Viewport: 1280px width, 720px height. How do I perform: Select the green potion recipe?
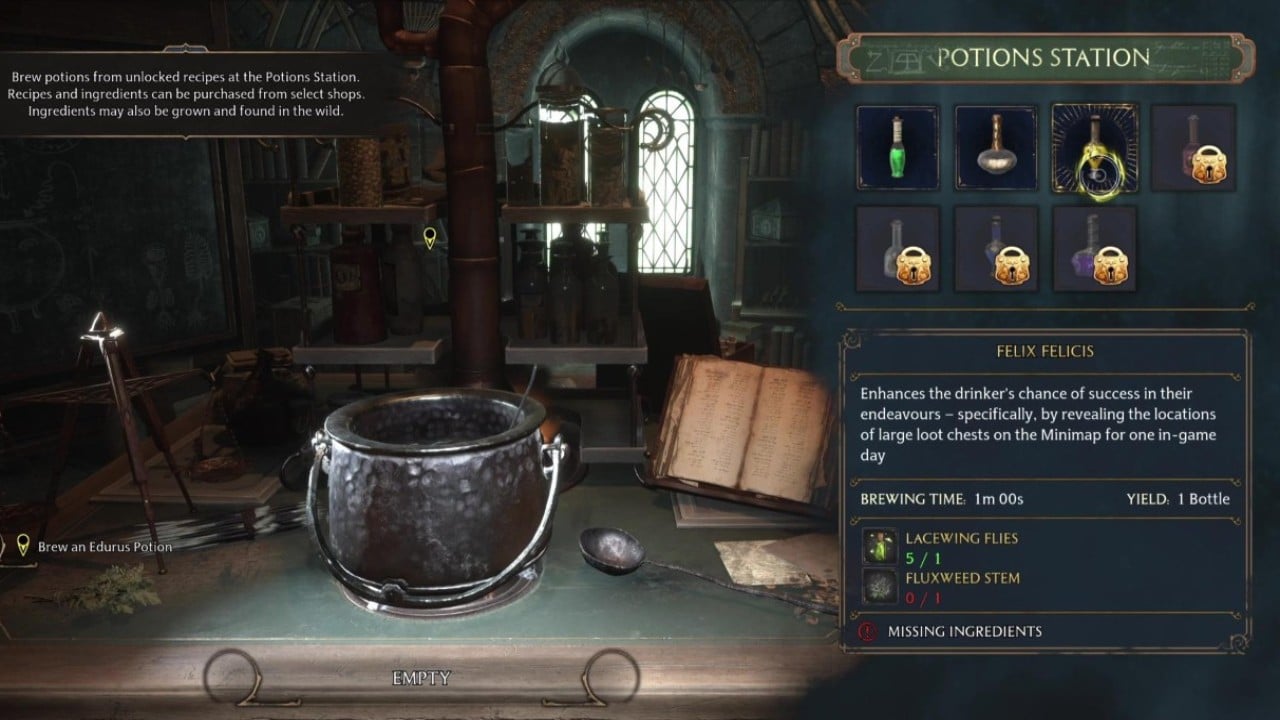pyautogui.click(x=897, y=148)
